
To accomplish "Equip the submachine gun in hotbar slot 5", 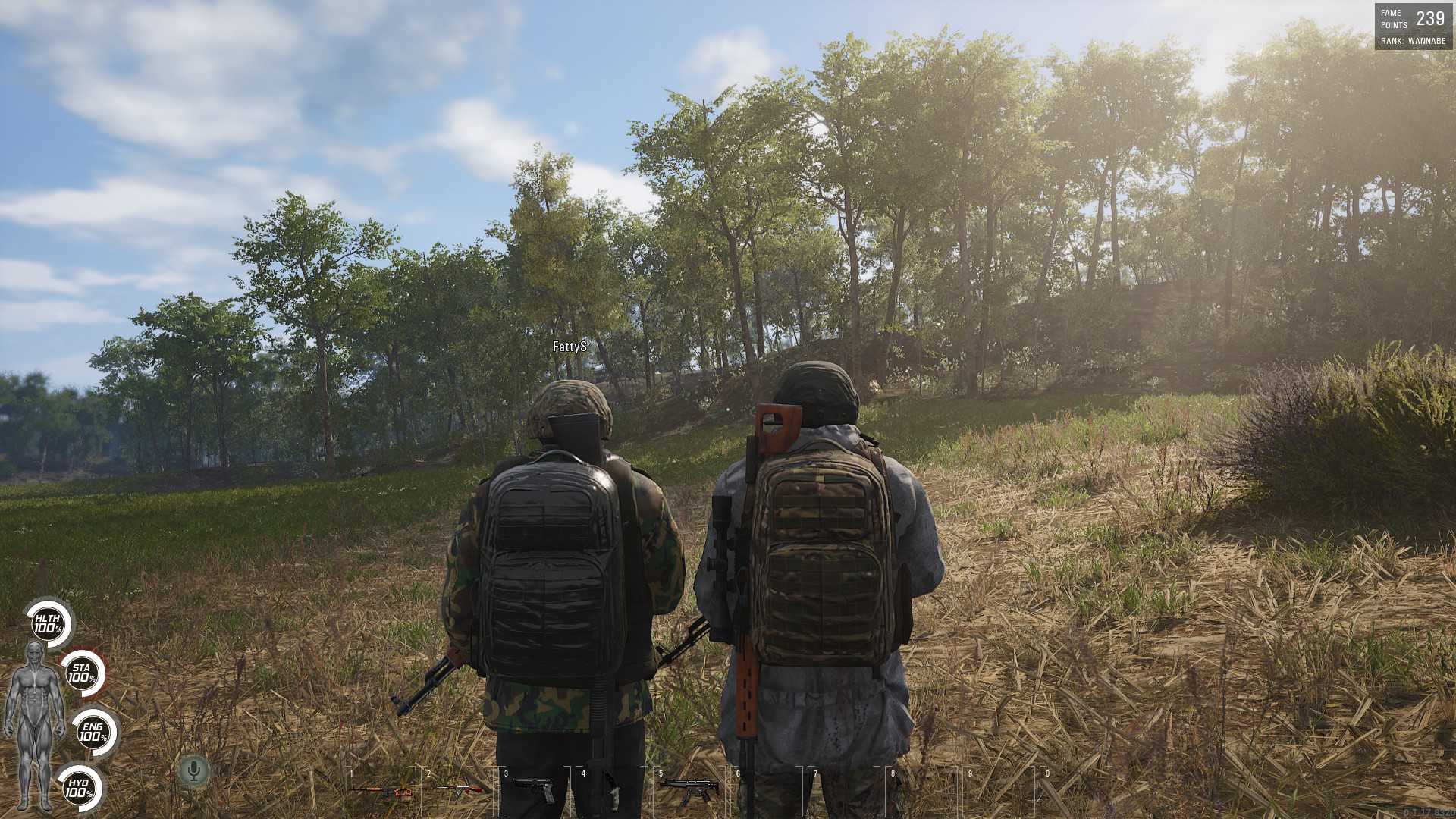I will [x=689, y=791].
